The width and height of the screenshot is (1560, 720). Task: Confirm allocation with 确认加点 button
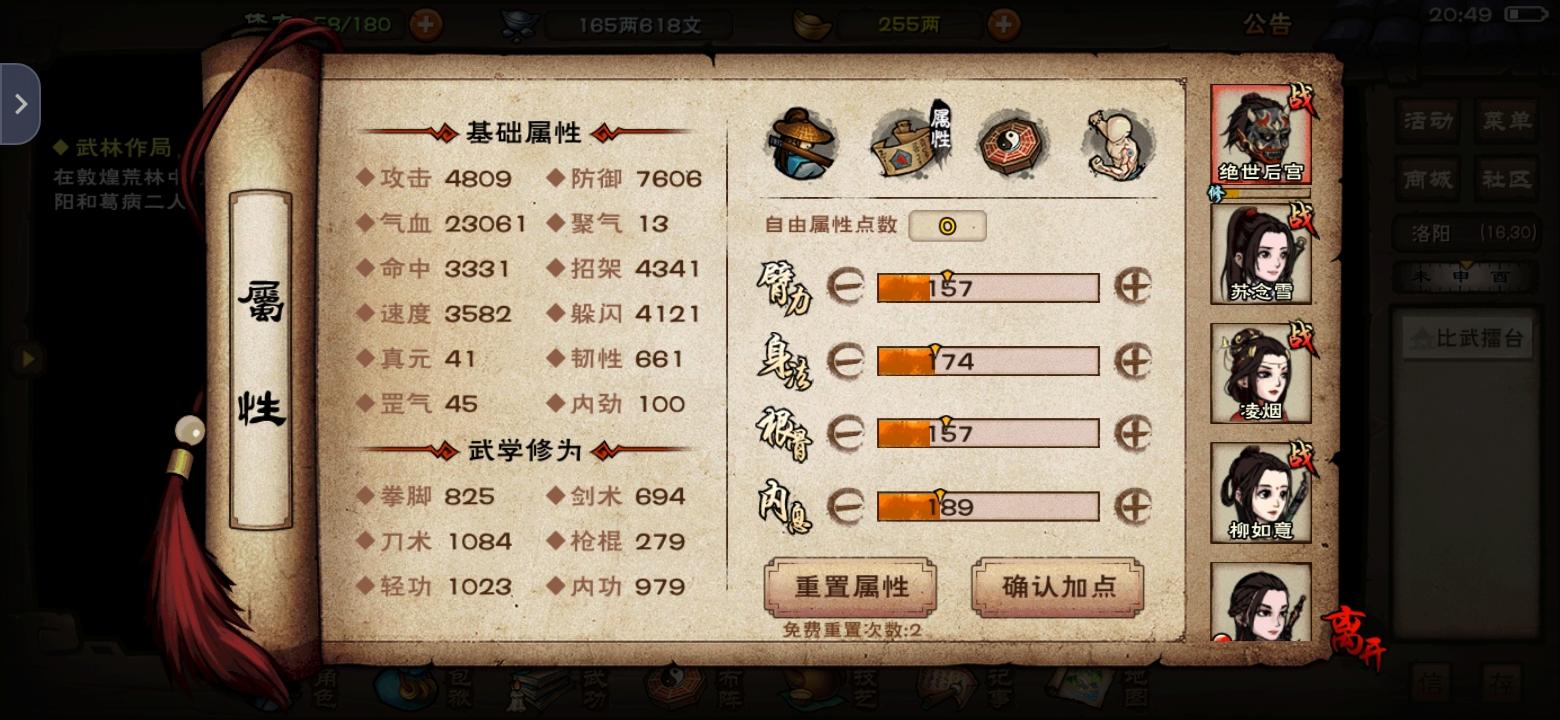pyautogui.click(x=1056, y=589)
